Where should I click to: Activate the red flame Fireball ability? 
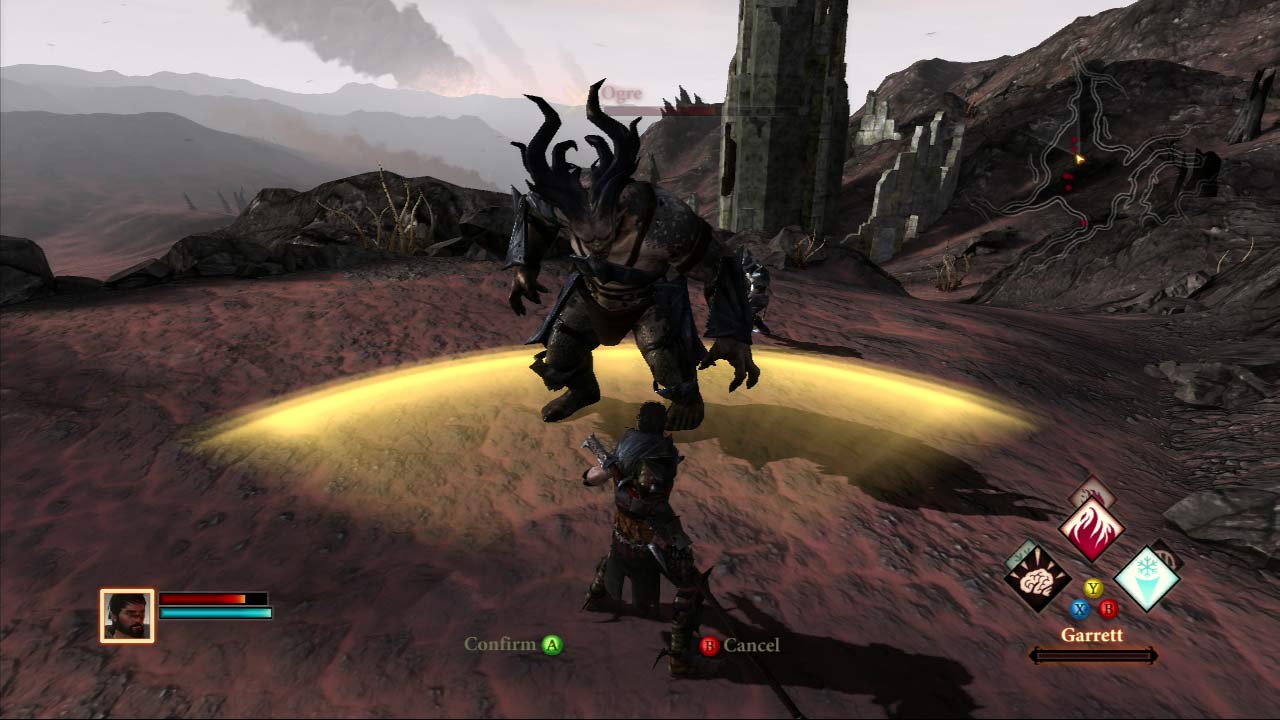(x=1091, y=529)
